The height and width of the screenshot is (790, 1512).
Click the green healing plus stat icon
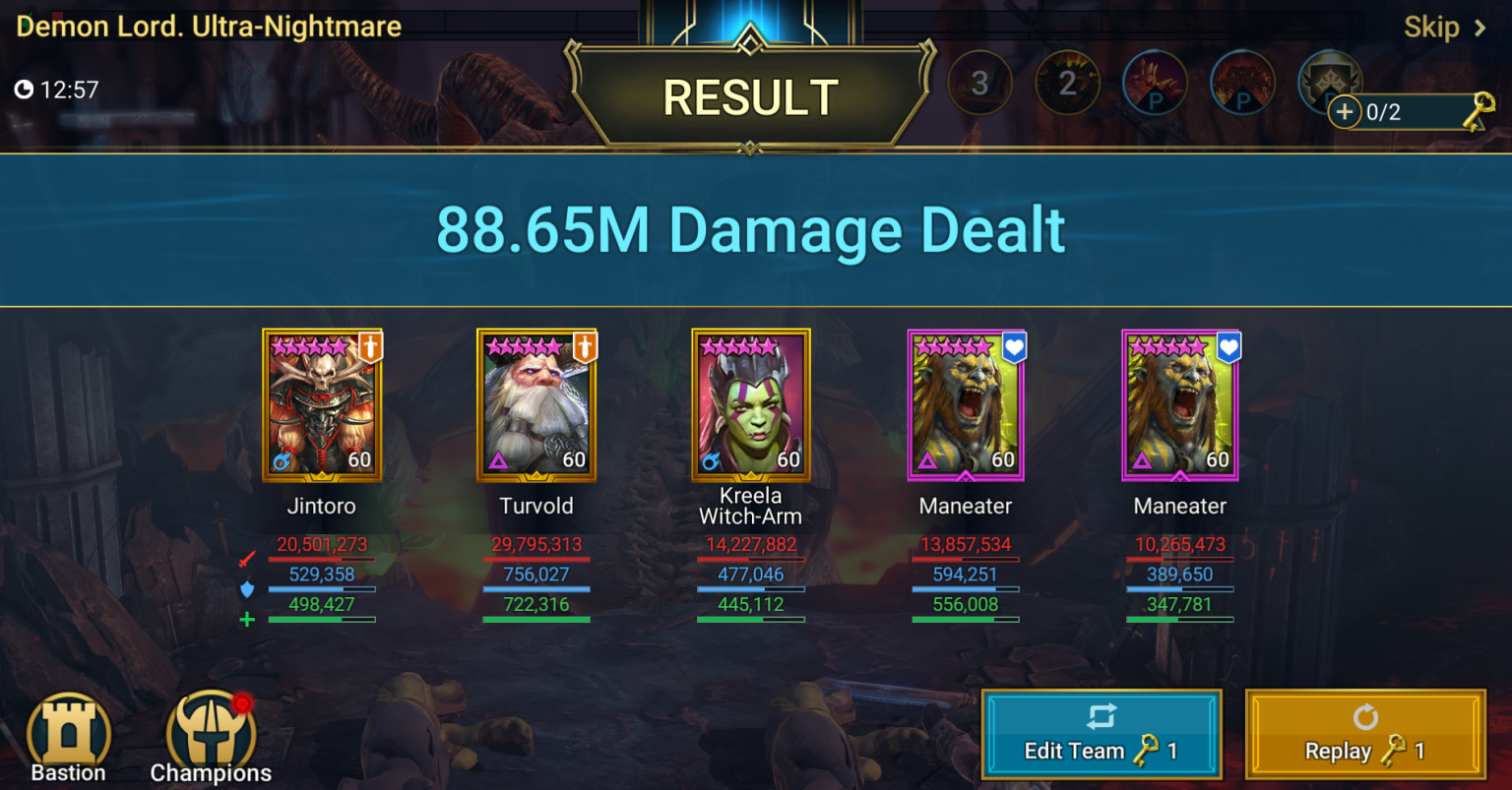[248, 618]
